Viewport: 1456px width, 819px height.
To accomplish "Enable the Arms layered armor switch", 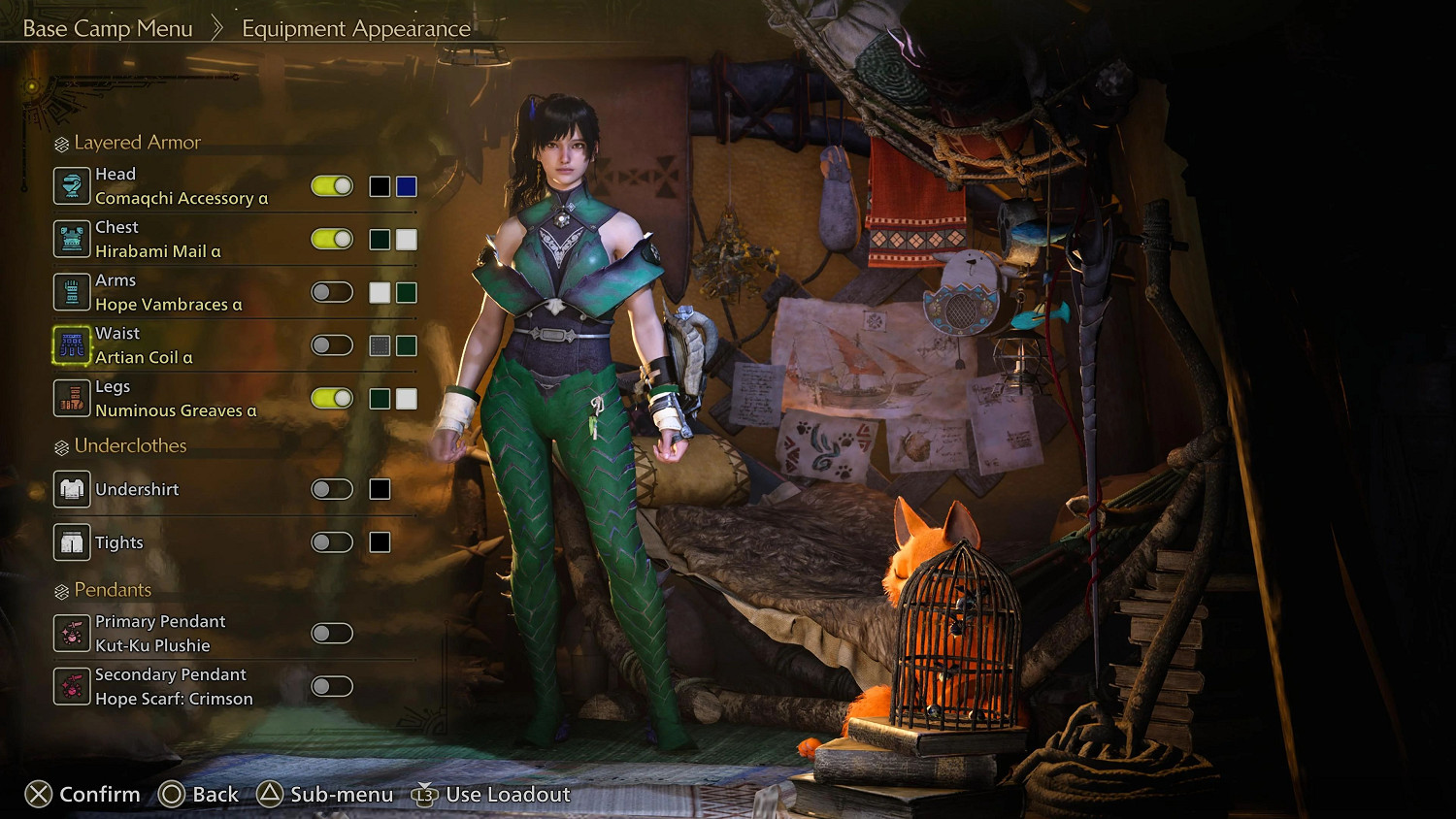I will coord(332,292).
